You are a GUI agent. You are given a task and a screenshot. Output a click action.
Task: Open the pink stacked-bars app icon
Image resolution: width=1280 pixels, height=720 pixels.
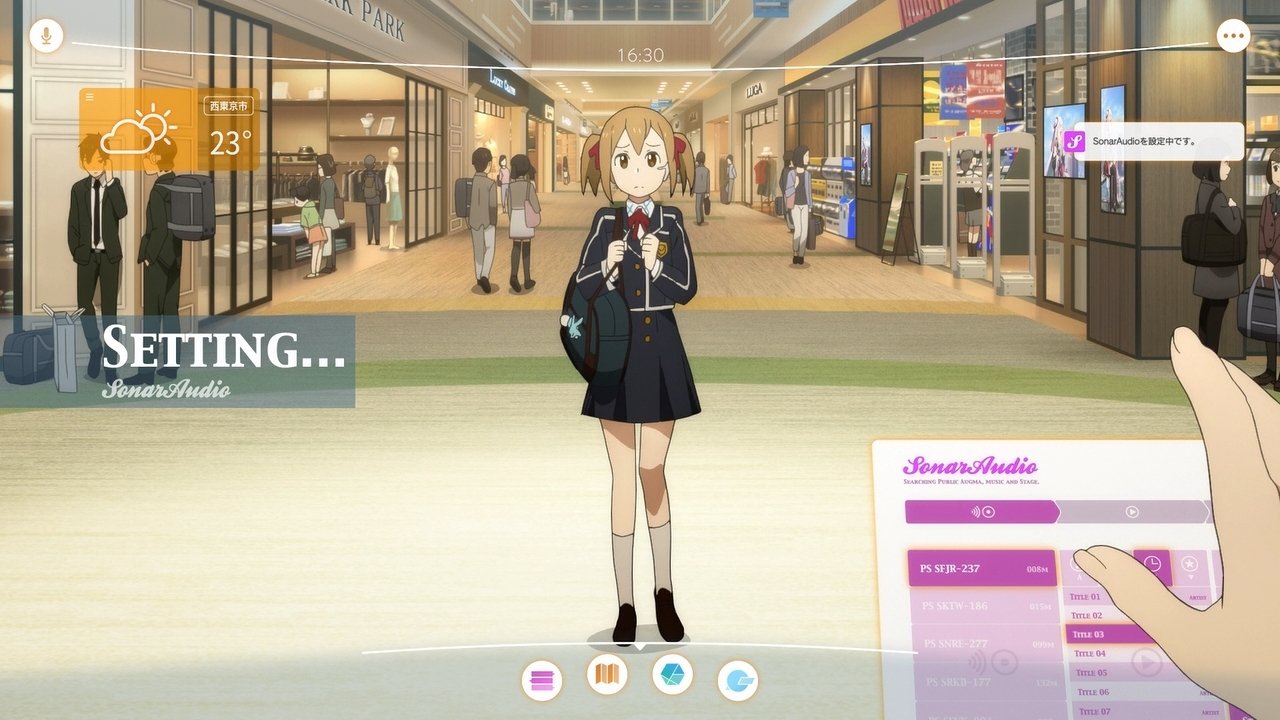(541, 681)
